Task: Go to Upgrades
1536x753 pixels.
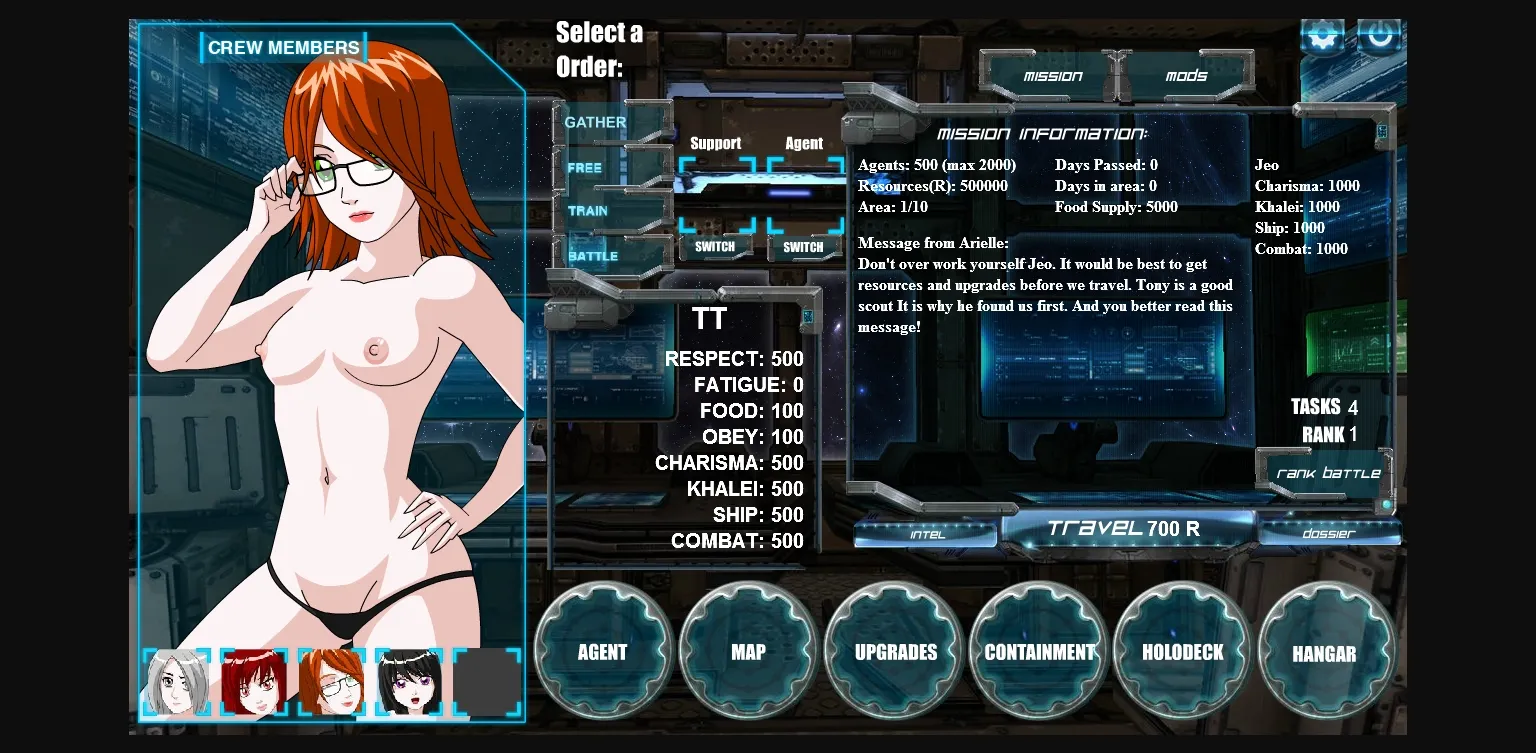Action: pos(895,652)
